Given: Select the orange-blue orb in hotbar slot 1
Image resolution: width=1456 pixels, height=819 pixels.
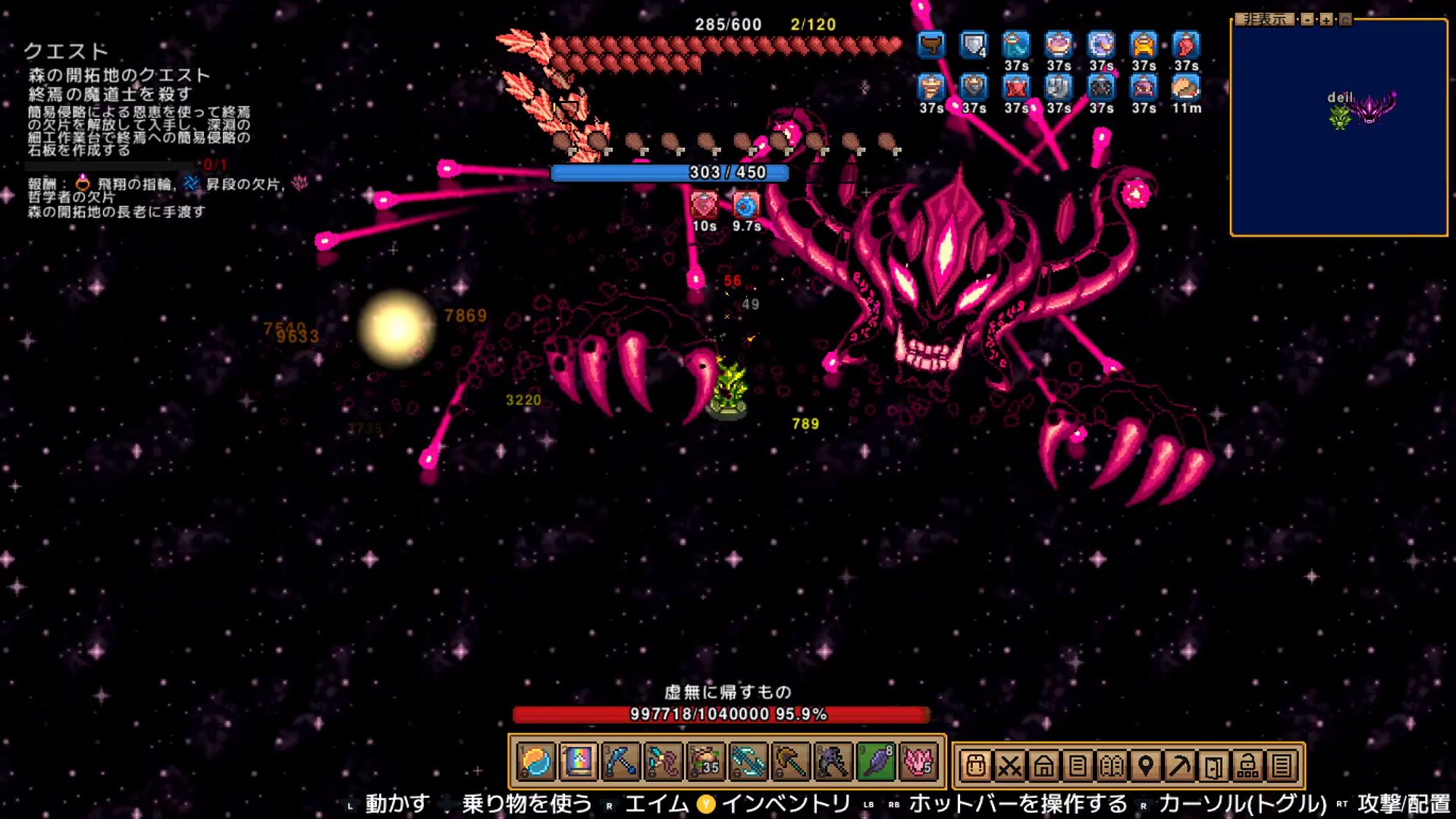Looking at the screenshot, I should click(x=536, y=762).
